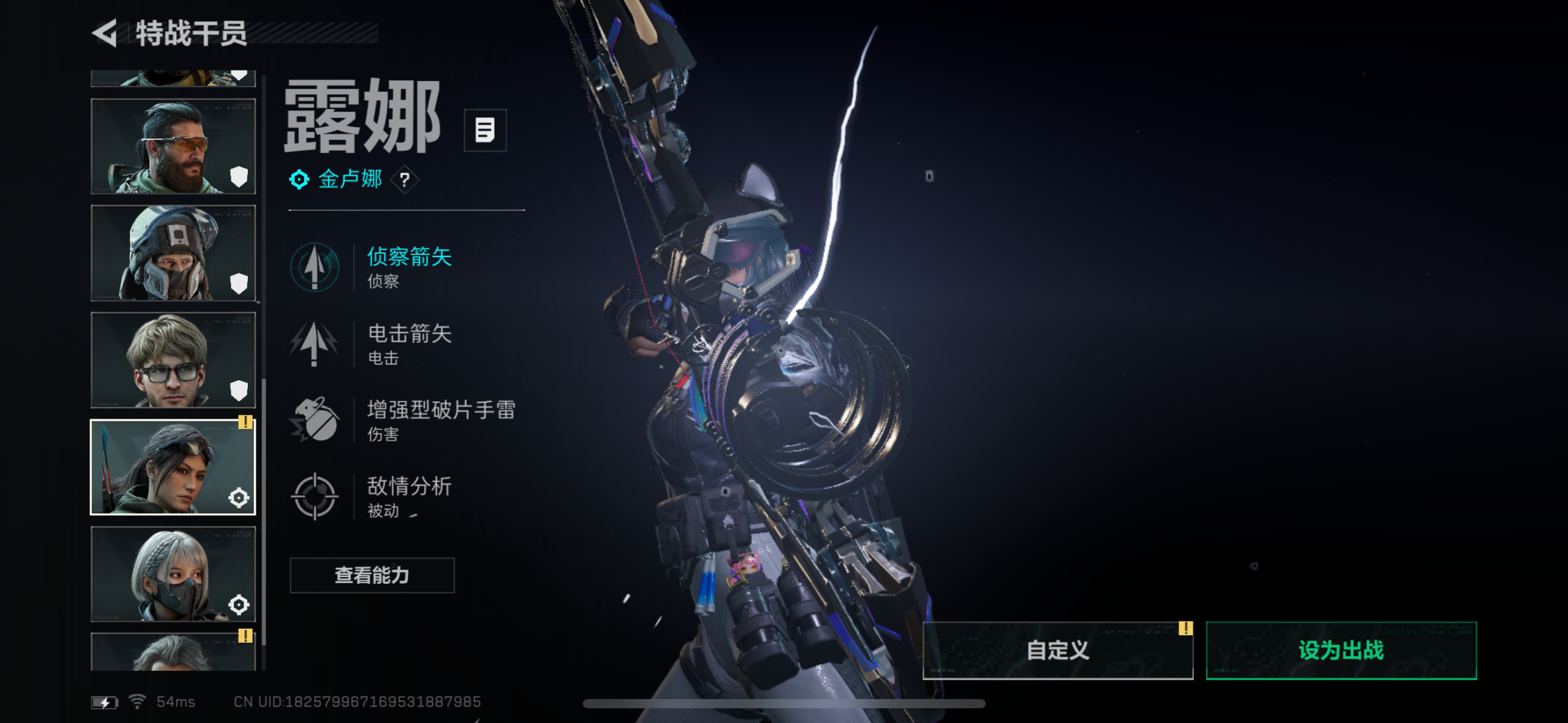Open the 自定义 customize button

[x=1058, y=650]
